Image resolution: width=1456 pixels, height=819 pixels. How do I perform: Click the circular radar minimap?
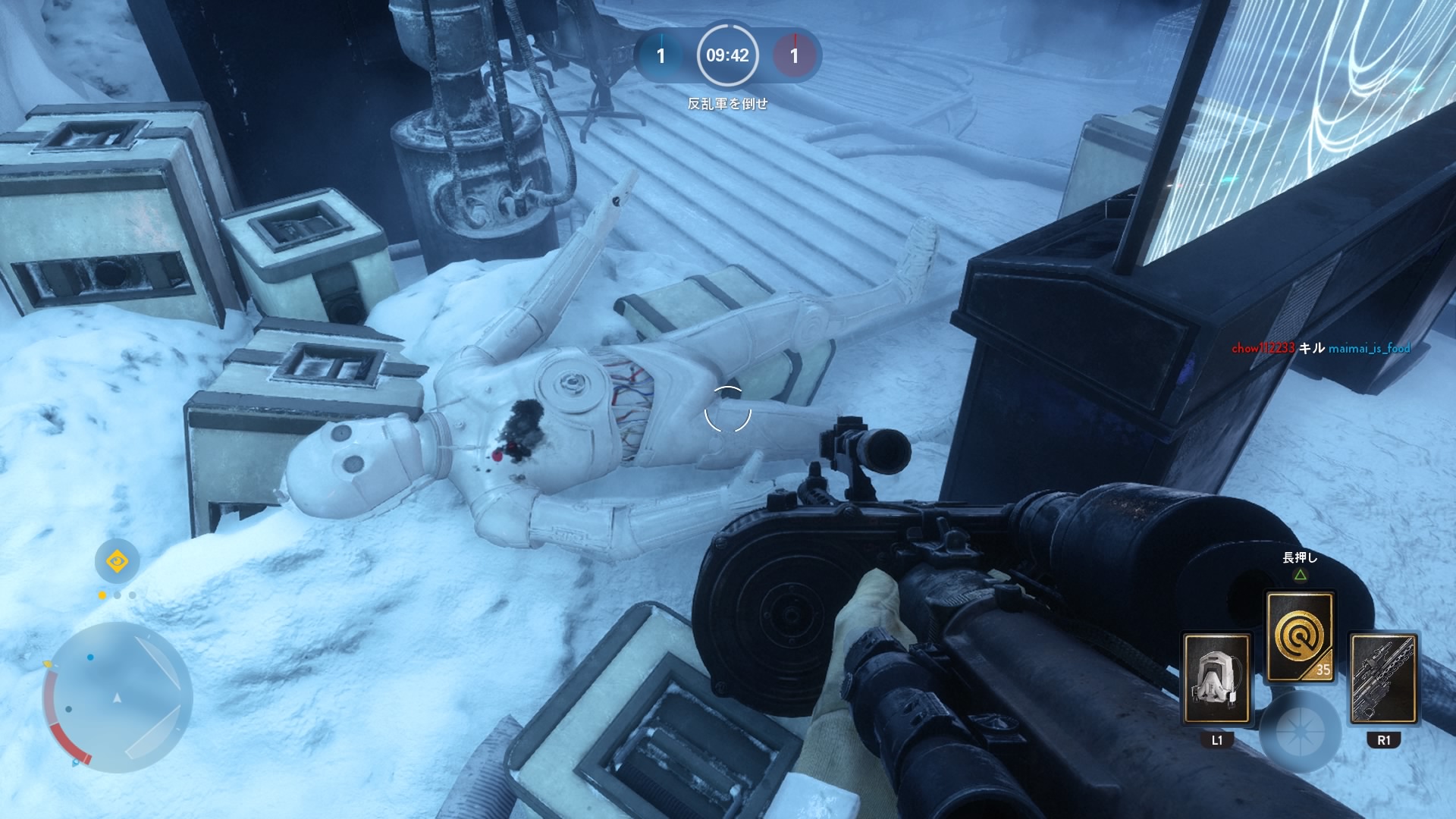pos(117,698)
